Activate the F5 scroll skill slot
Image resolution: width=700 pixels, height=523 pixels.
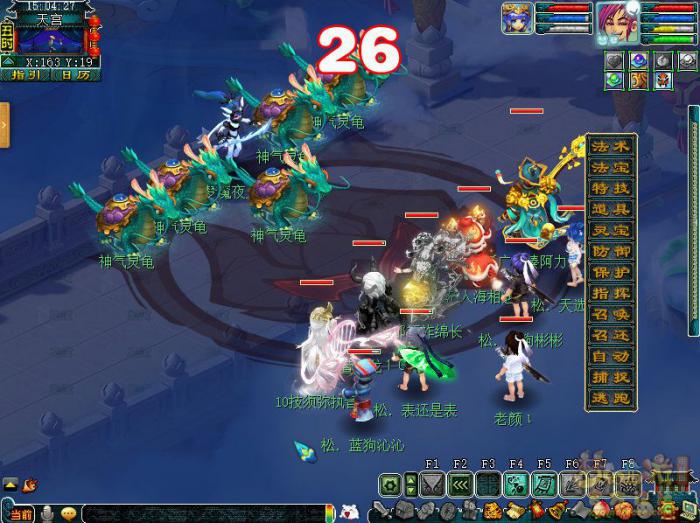[543, 485]
